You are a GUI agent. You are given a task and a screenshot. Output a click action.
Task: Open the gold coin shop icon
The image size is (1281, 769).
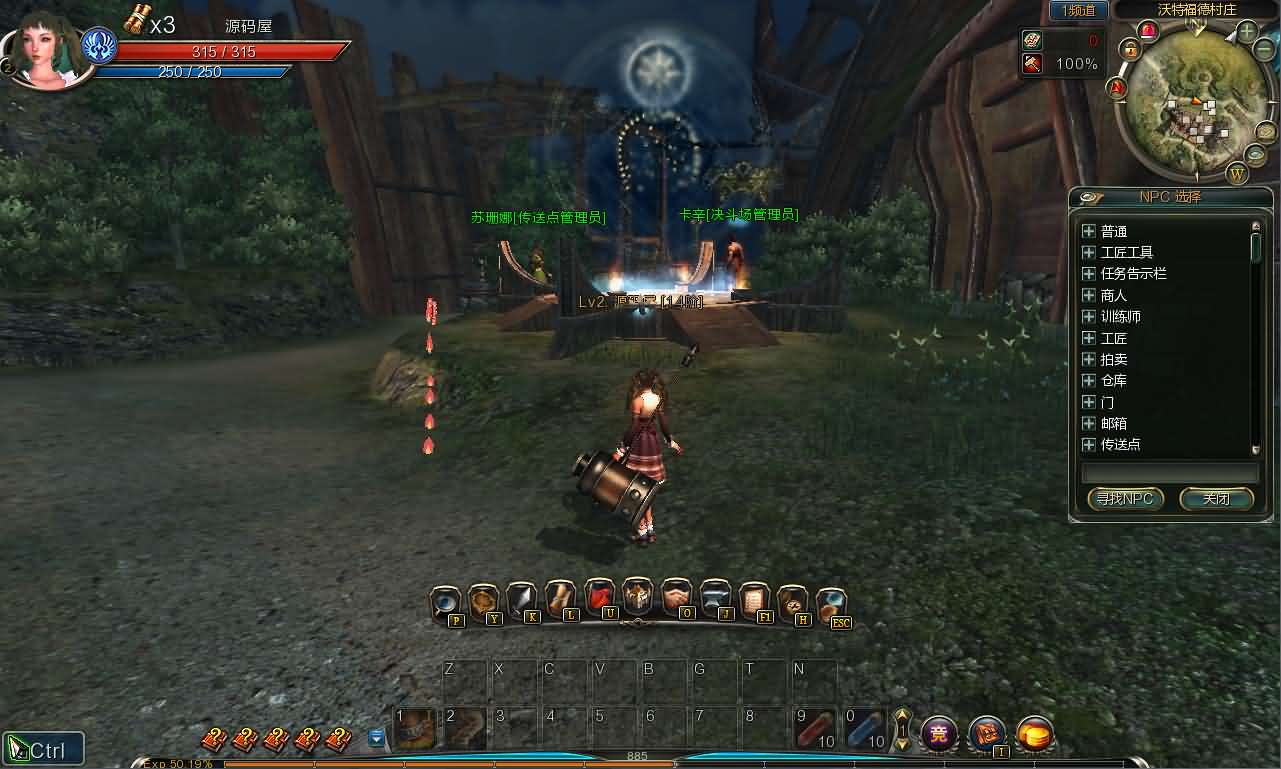tap(1035, 735)
